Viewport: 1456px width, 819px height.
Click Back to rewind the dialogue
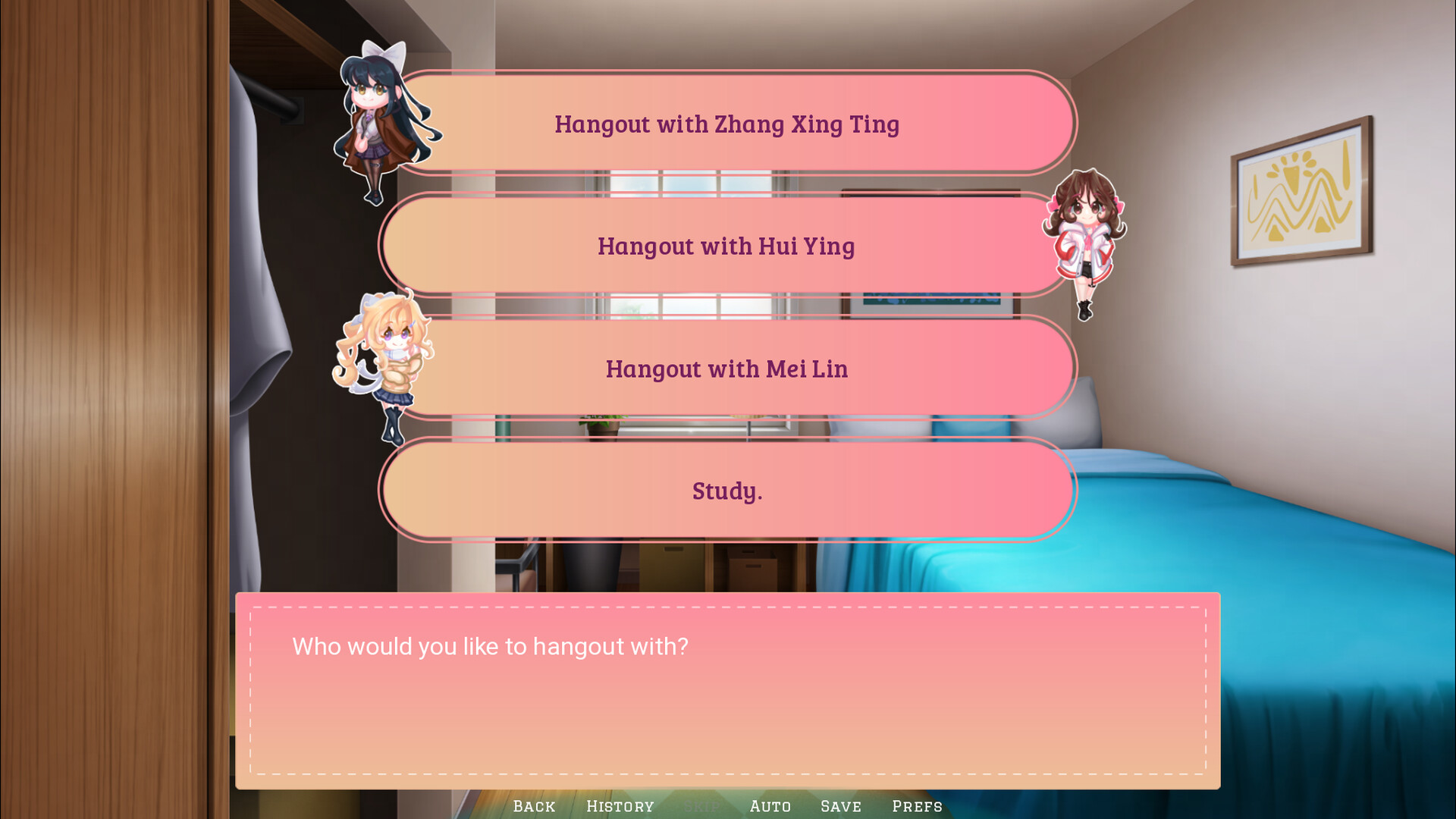[534, 806]
